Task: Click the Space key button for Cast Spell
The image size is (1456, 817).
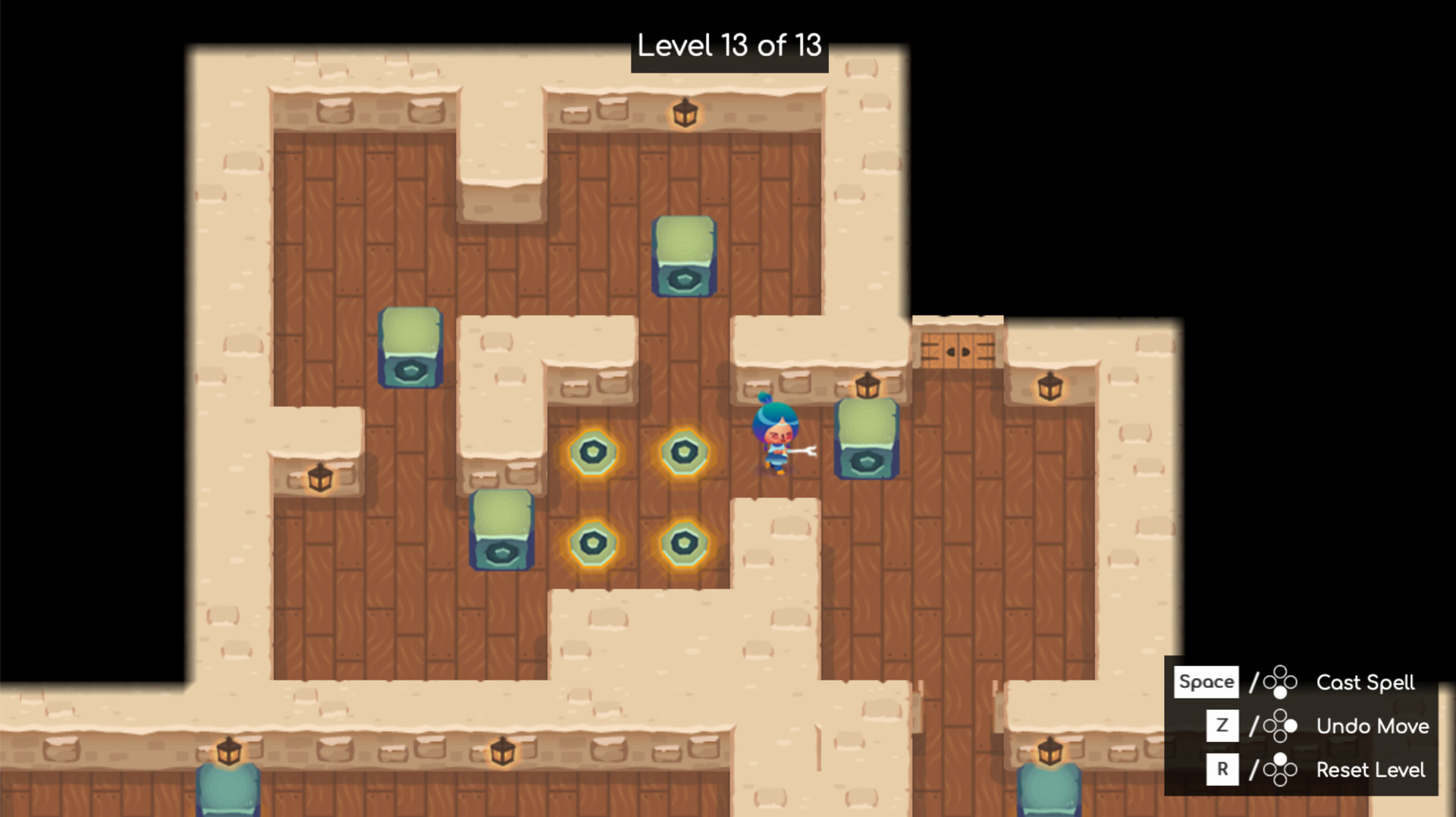Action: tap(1207, 682)
